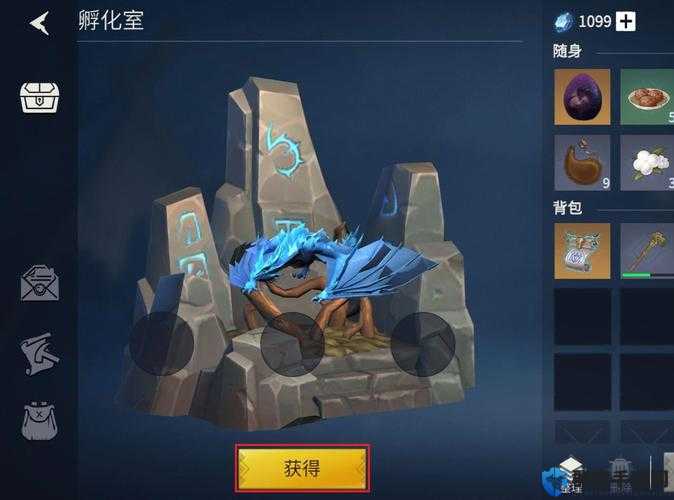
Task: Open the envelope mail sidebar icon
Action: (x=39, y=283)
